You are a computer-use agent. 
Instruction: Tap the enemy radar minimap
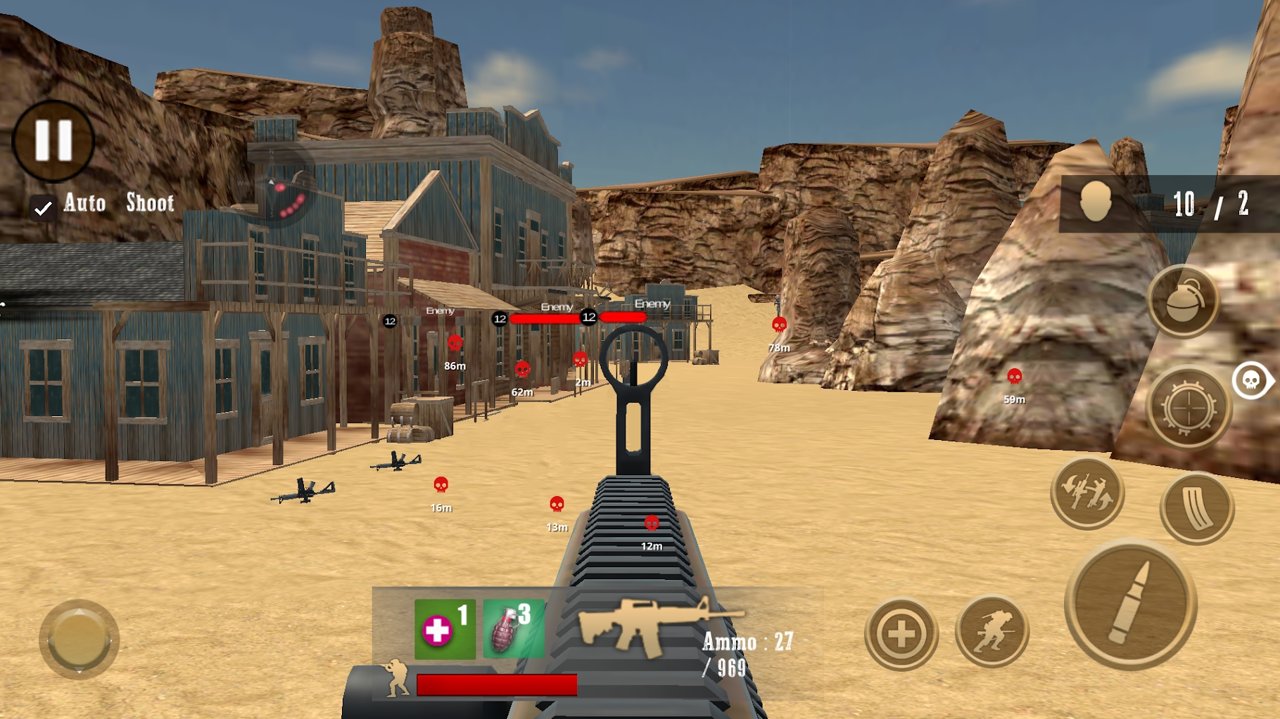click(283, 194)
